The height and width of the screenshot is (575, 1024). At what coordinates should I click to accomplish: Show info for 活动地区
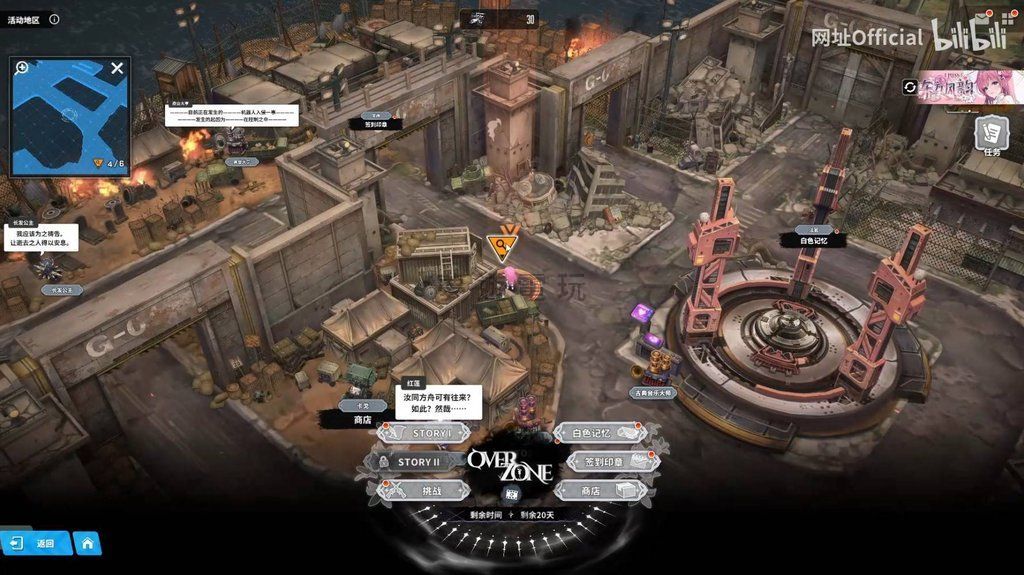54,19
